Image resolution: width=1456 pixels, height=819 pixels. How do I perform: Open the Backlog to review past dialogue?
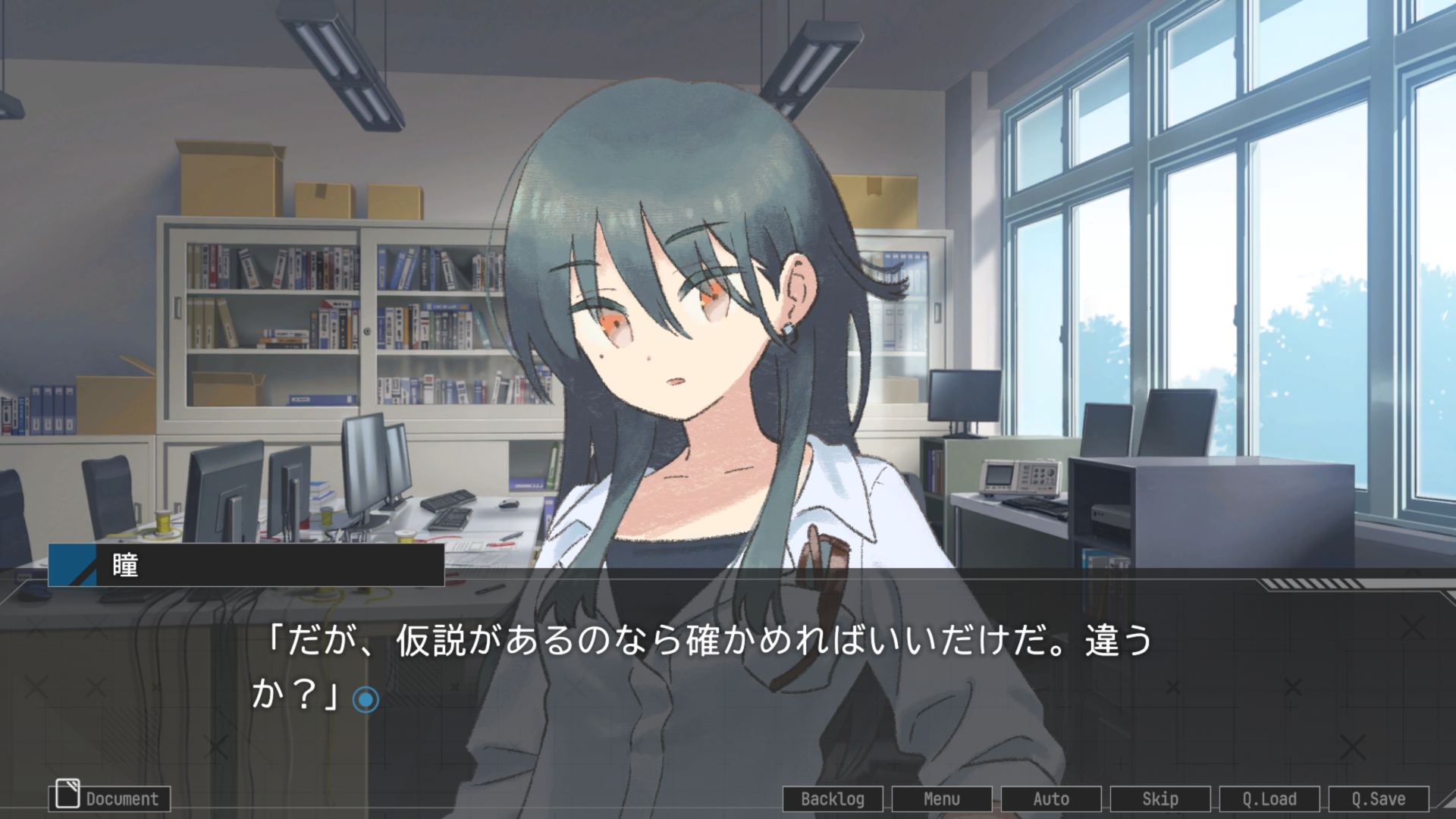[832, 799]
